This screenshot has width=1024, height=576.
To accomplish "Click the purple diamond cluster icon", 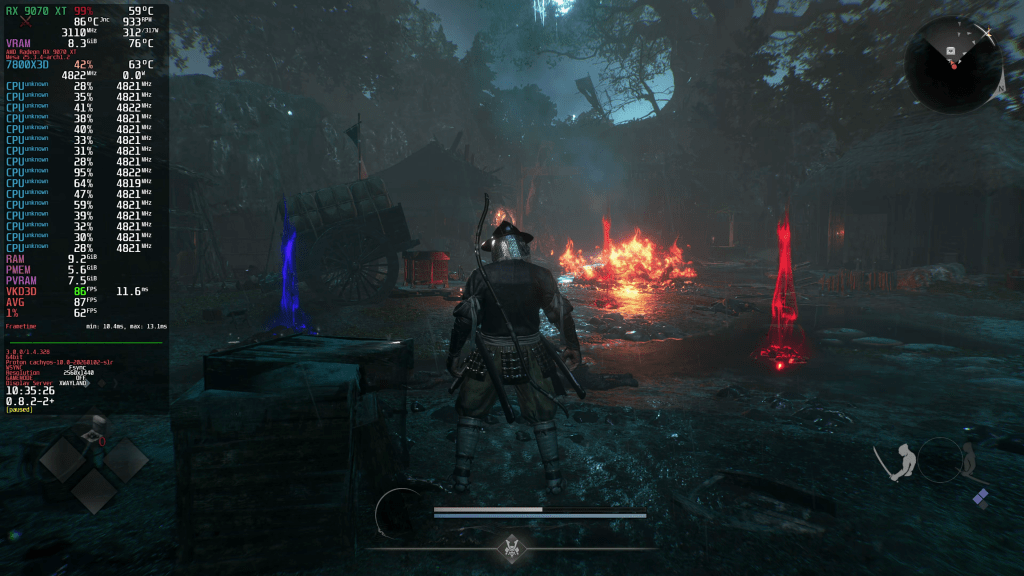I will pos(980,497).
